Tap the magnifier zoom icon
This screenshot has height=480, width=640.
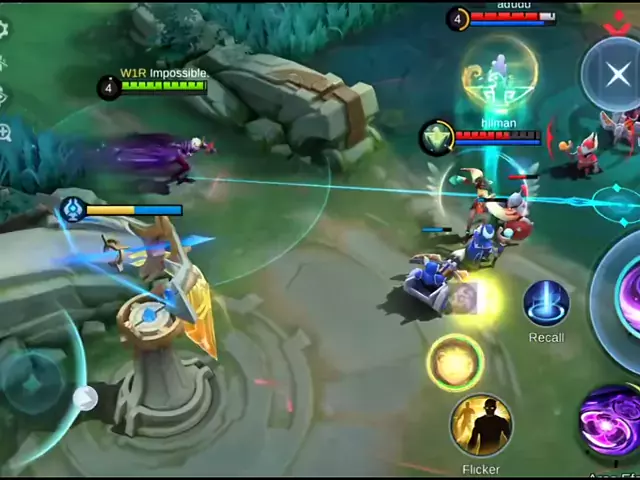pyautogui.click(x=5, y=132)
